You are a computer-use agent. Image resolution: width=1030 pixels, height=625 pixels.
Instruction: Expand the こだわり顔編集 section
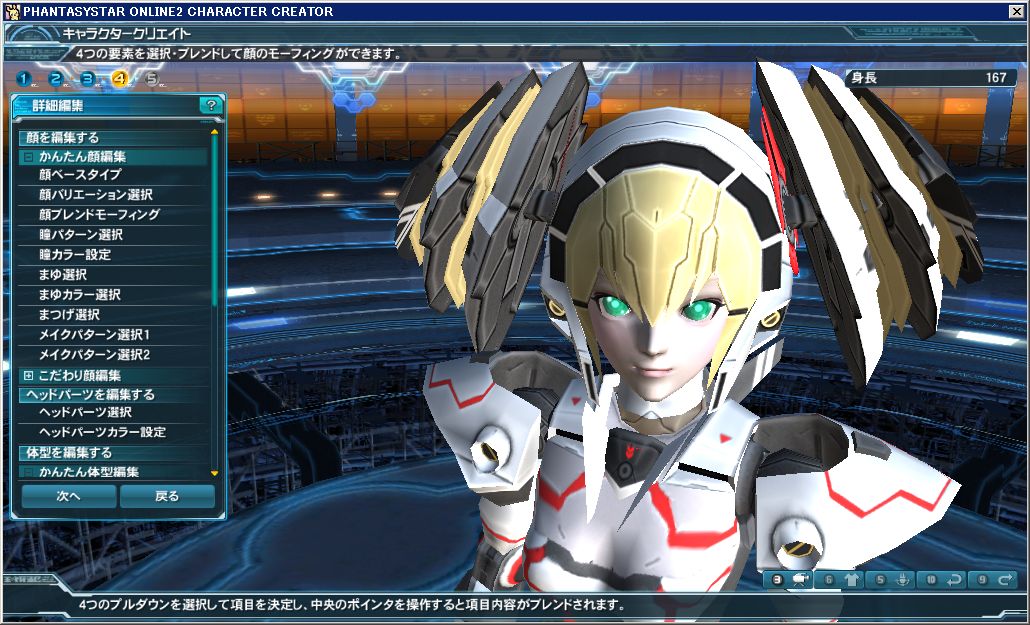click(x=28, y=375)
